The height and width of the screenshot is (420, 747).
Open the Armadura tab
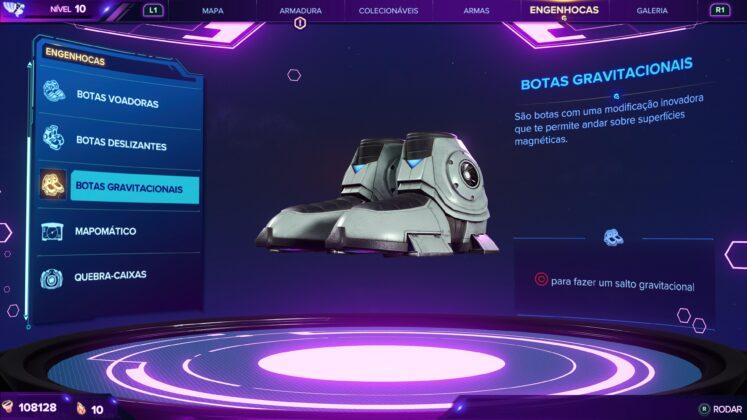pos(300,10)
